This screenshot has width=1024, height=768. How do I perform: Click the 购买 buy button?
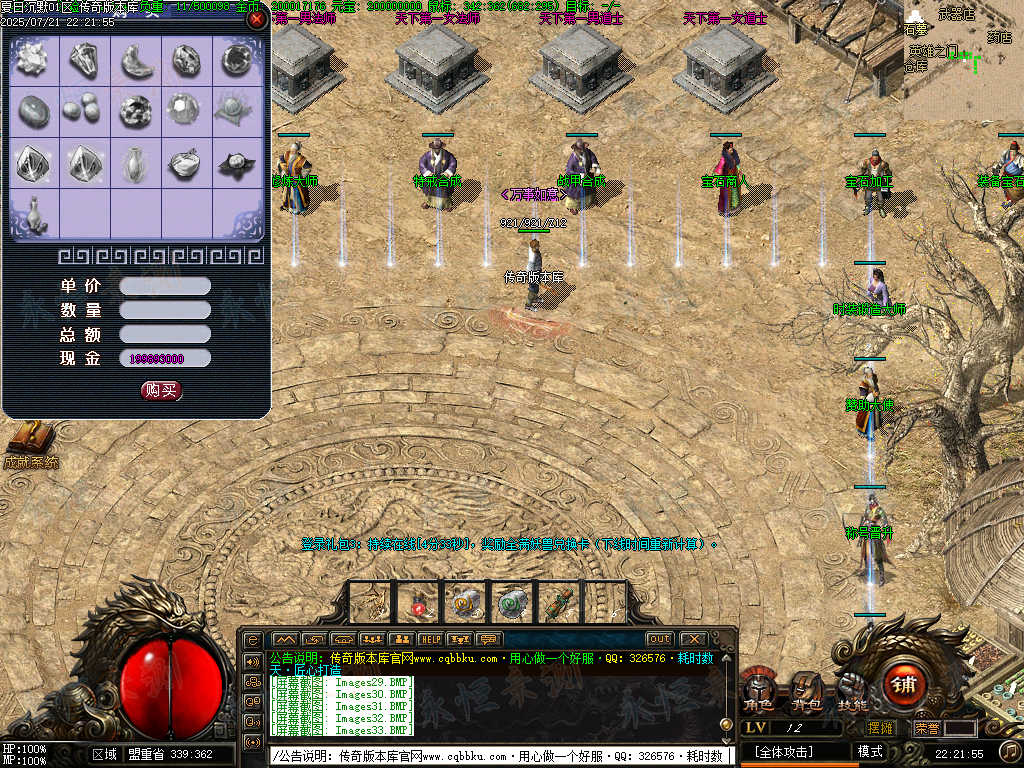click(161, 390)
